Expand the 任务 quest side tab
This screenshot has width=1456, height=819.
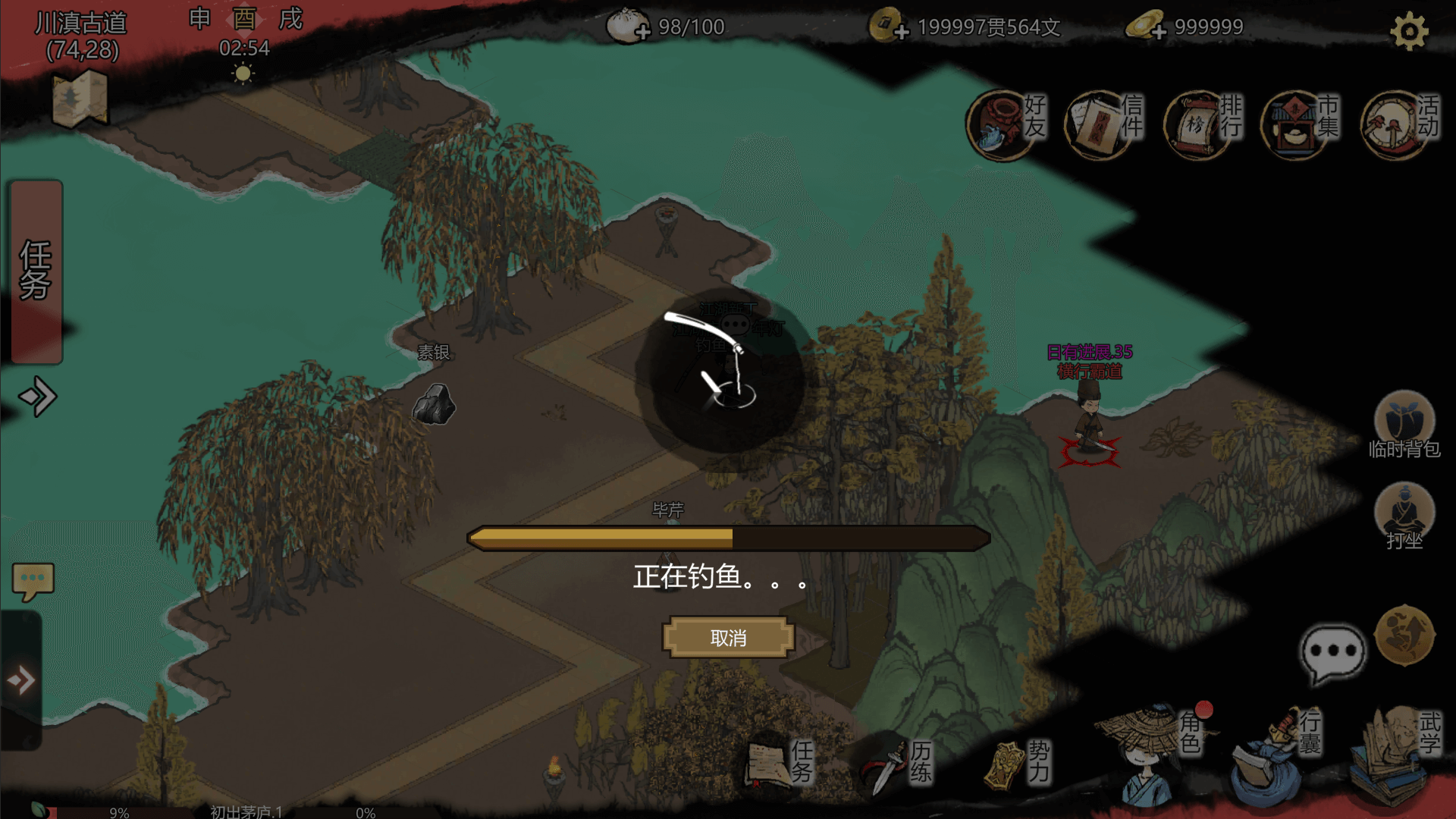[36, 271]
